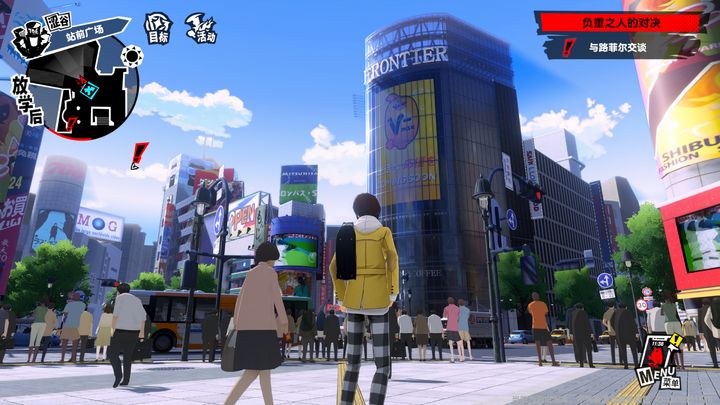Open the 目标 objectives icon

[x=157, y=29]
